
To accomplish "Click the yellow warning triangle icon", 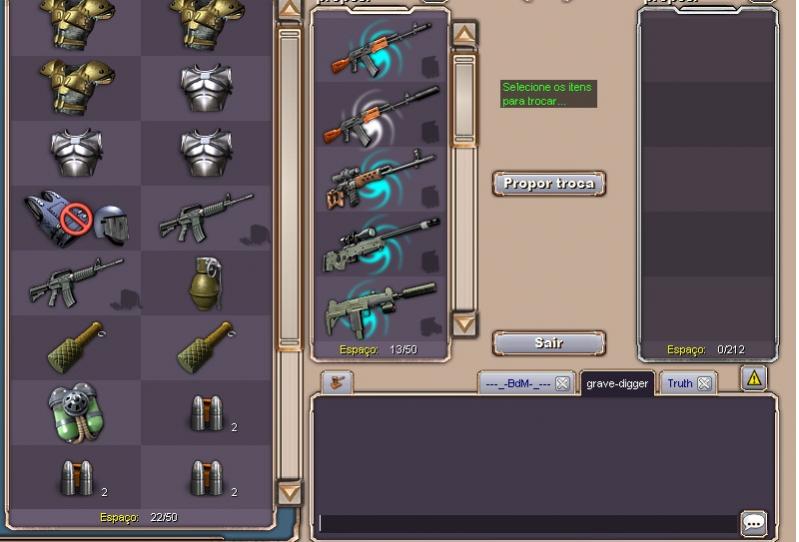I will pos(754,378).
